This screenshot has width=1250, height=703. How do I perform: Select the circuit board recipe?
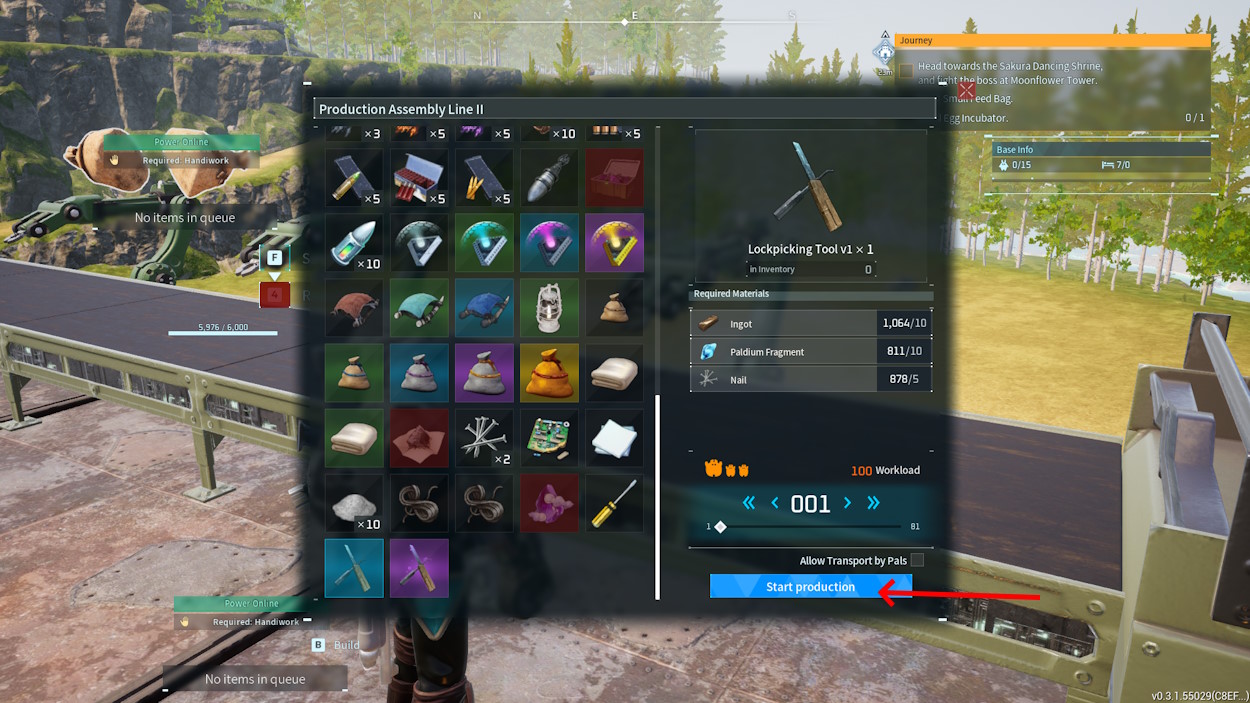pyautogui.click(x=549, y=438)
